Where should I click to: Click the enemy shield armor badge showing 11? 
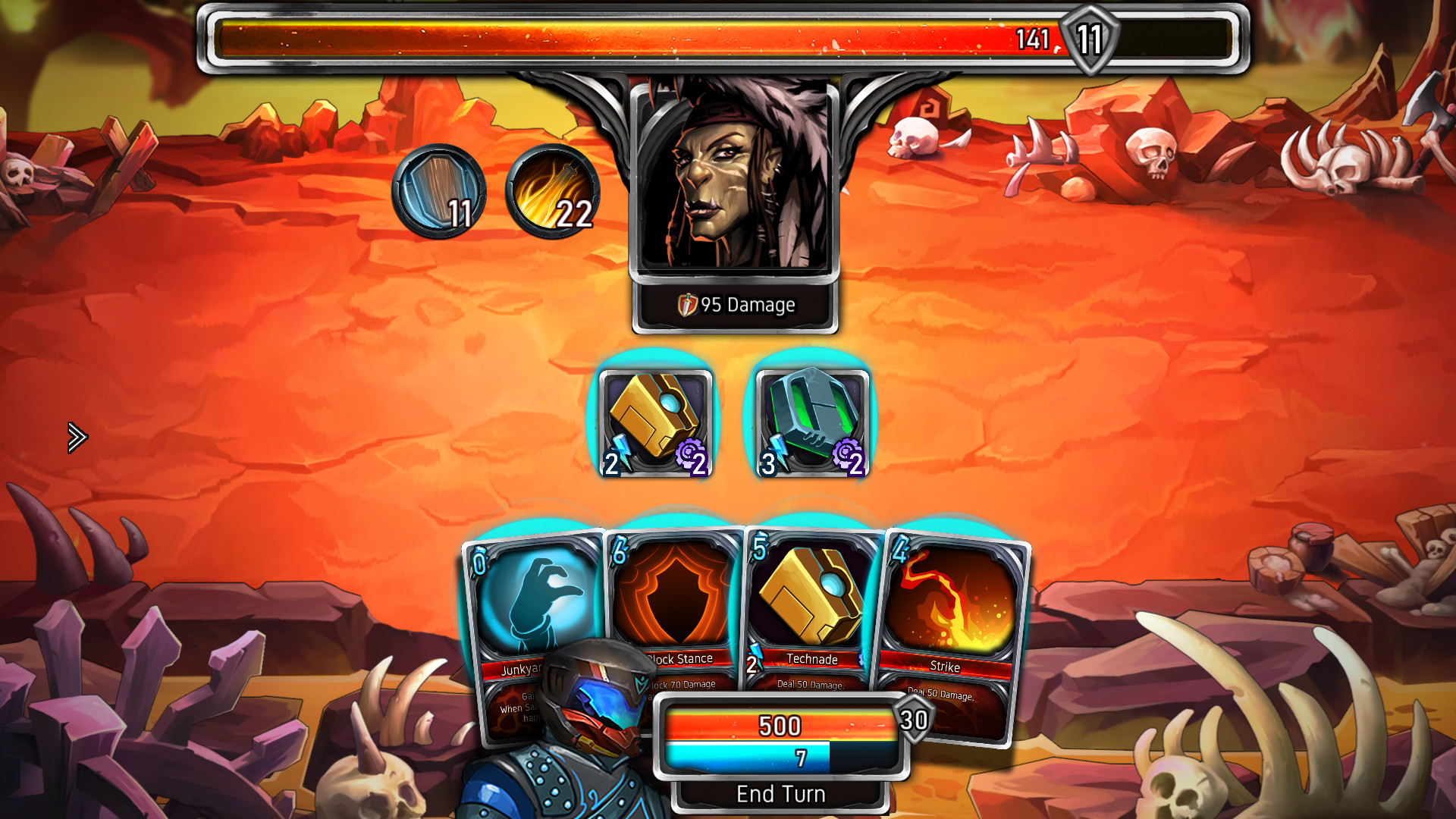(x=1090, y=39)
